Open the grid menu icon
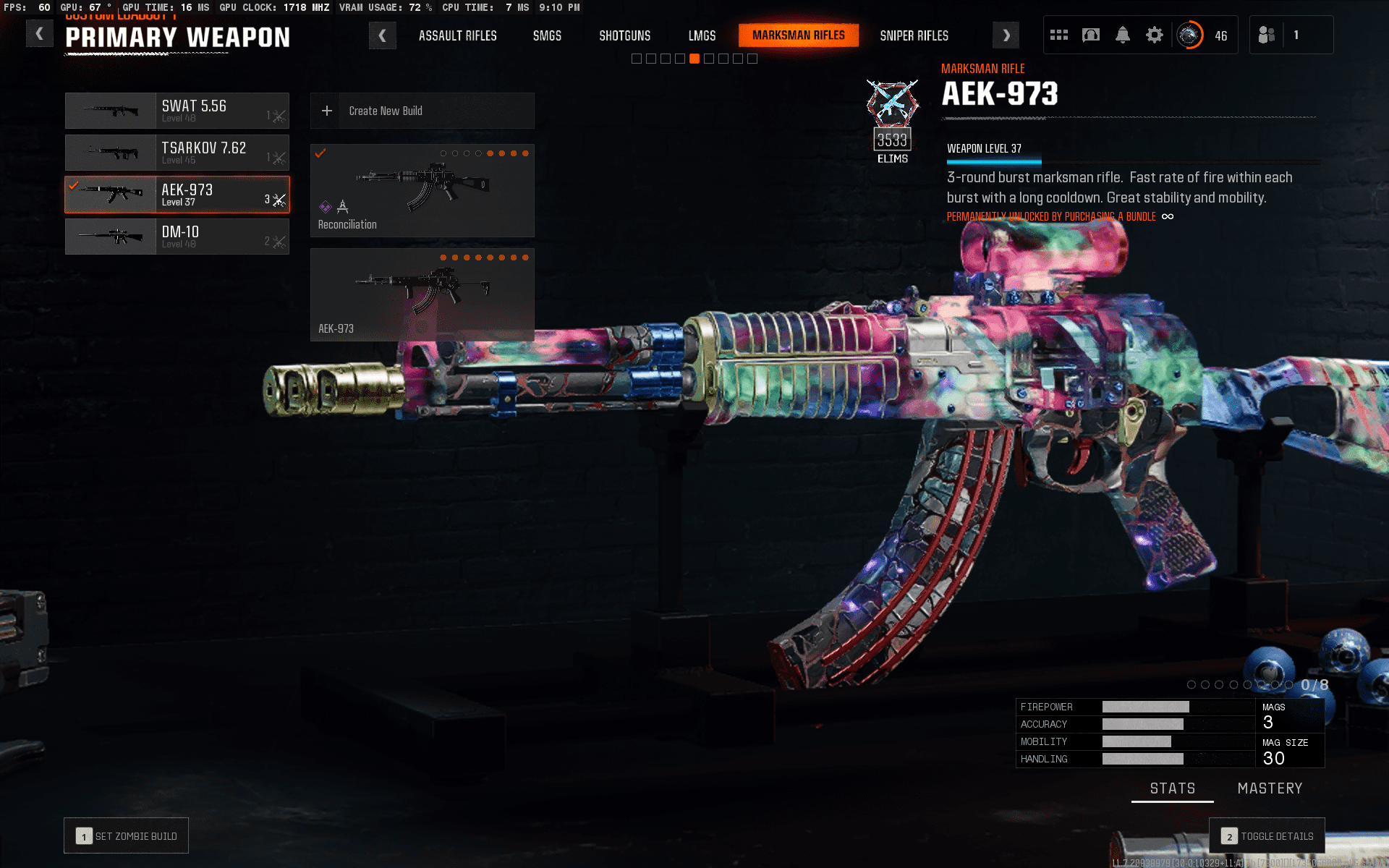Viewport: 1389px width, 868px height. [x=1059, y=35]
